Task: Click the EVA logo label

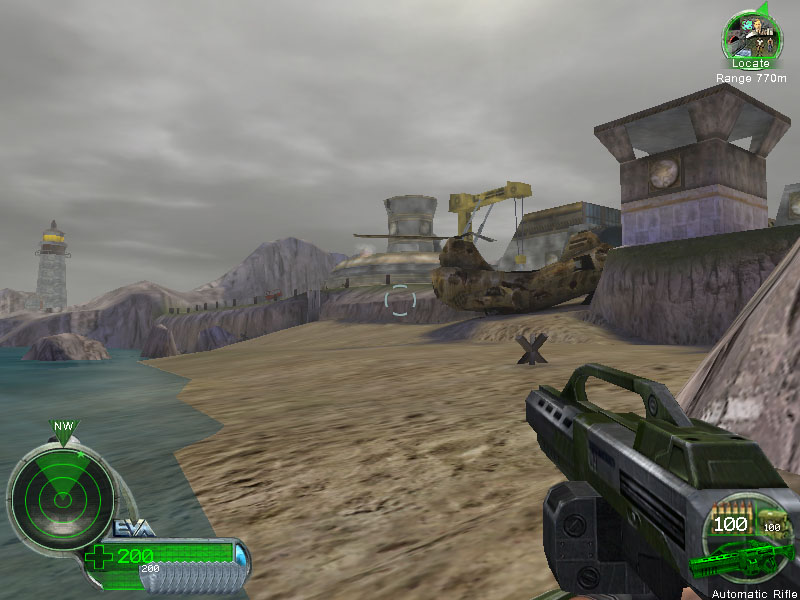Action: 134,529
